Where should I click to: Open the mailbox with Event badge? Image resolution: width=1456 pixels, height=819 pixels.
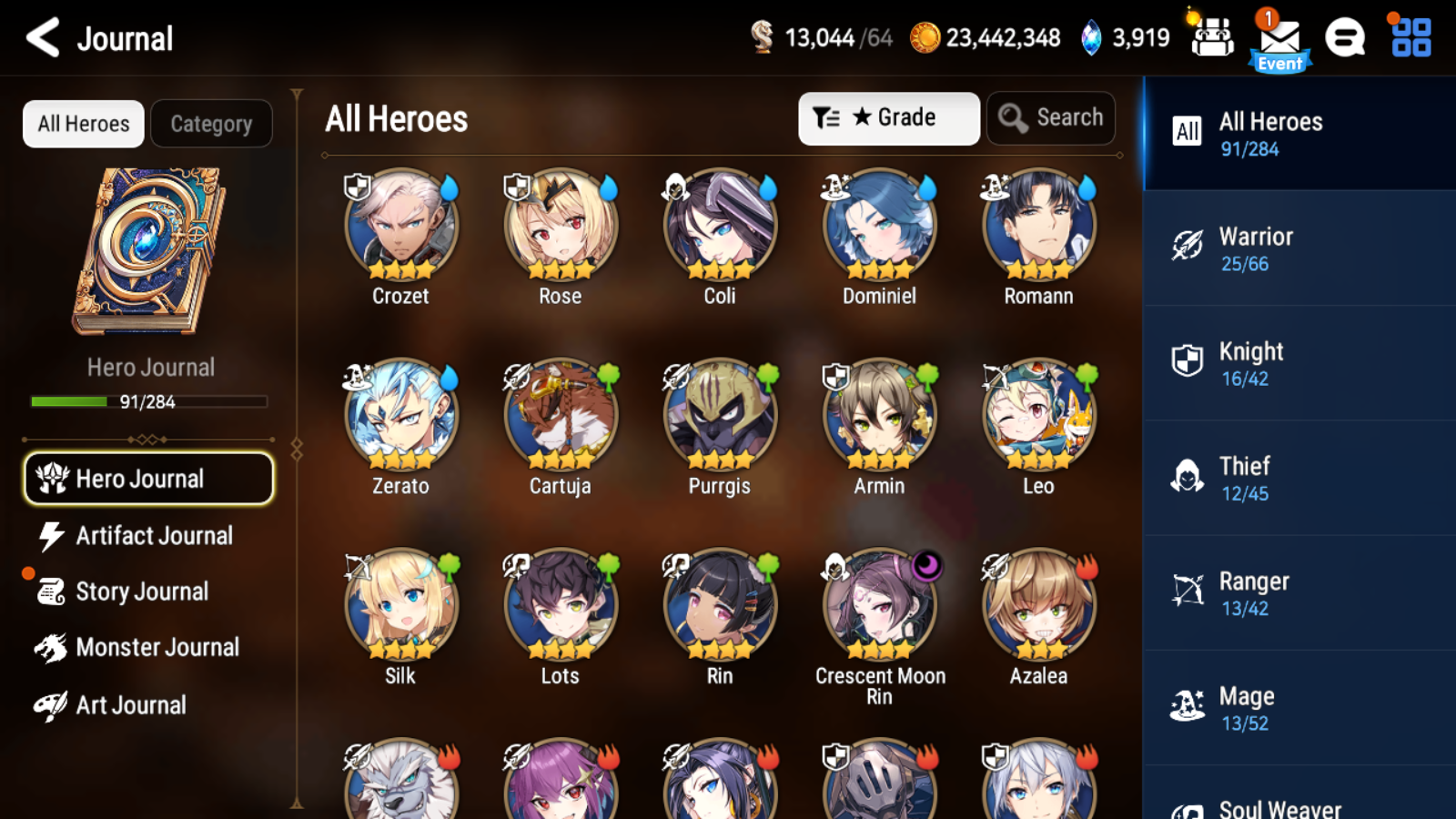1279,38
